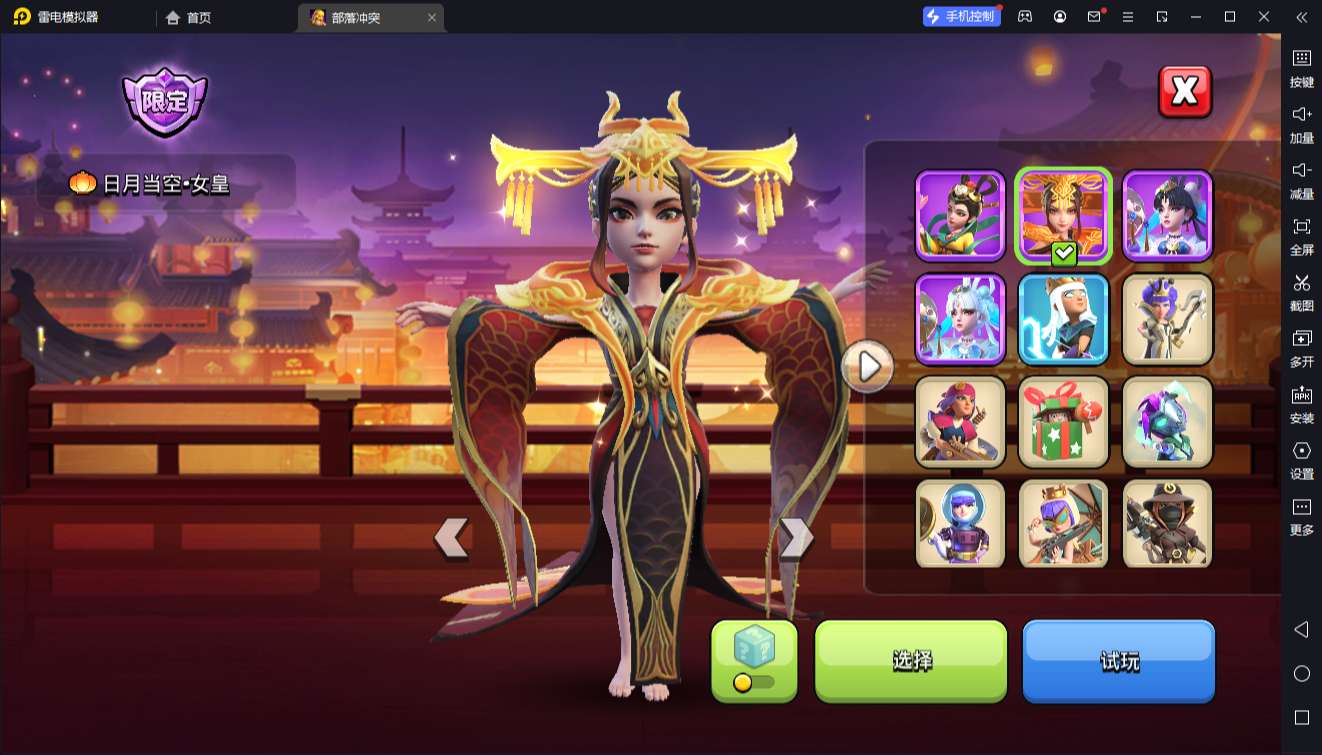The image size is (1322, 755).
Task: Choose the dark-haired purple skin thumbnail
Action: pyautogui.click(x=1167, y=216)
